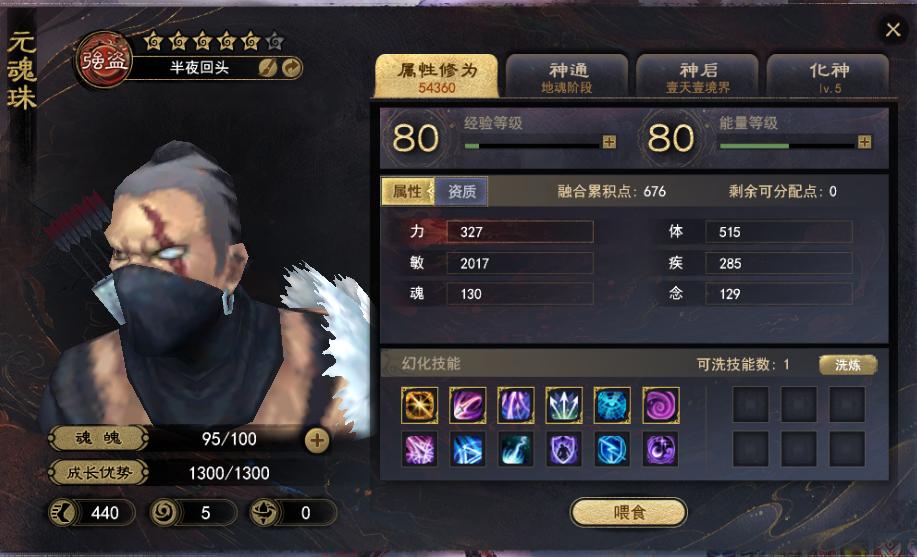Click the plus button beside 能量等级 bar
The height and width of the screenshot is (557, 917).
coord(864,142)
